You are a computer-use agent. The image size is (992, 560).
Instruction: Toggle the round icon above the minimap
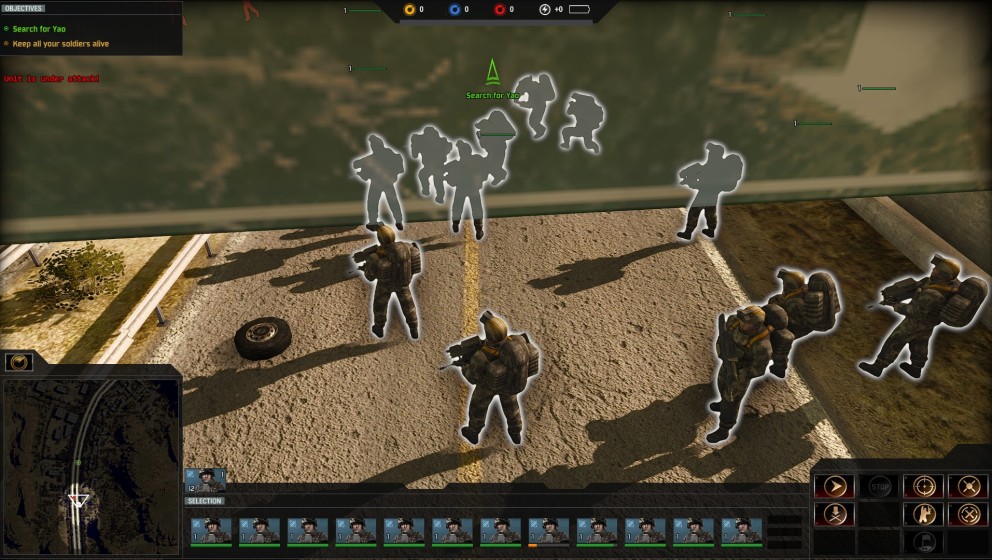tap(18, 362)
